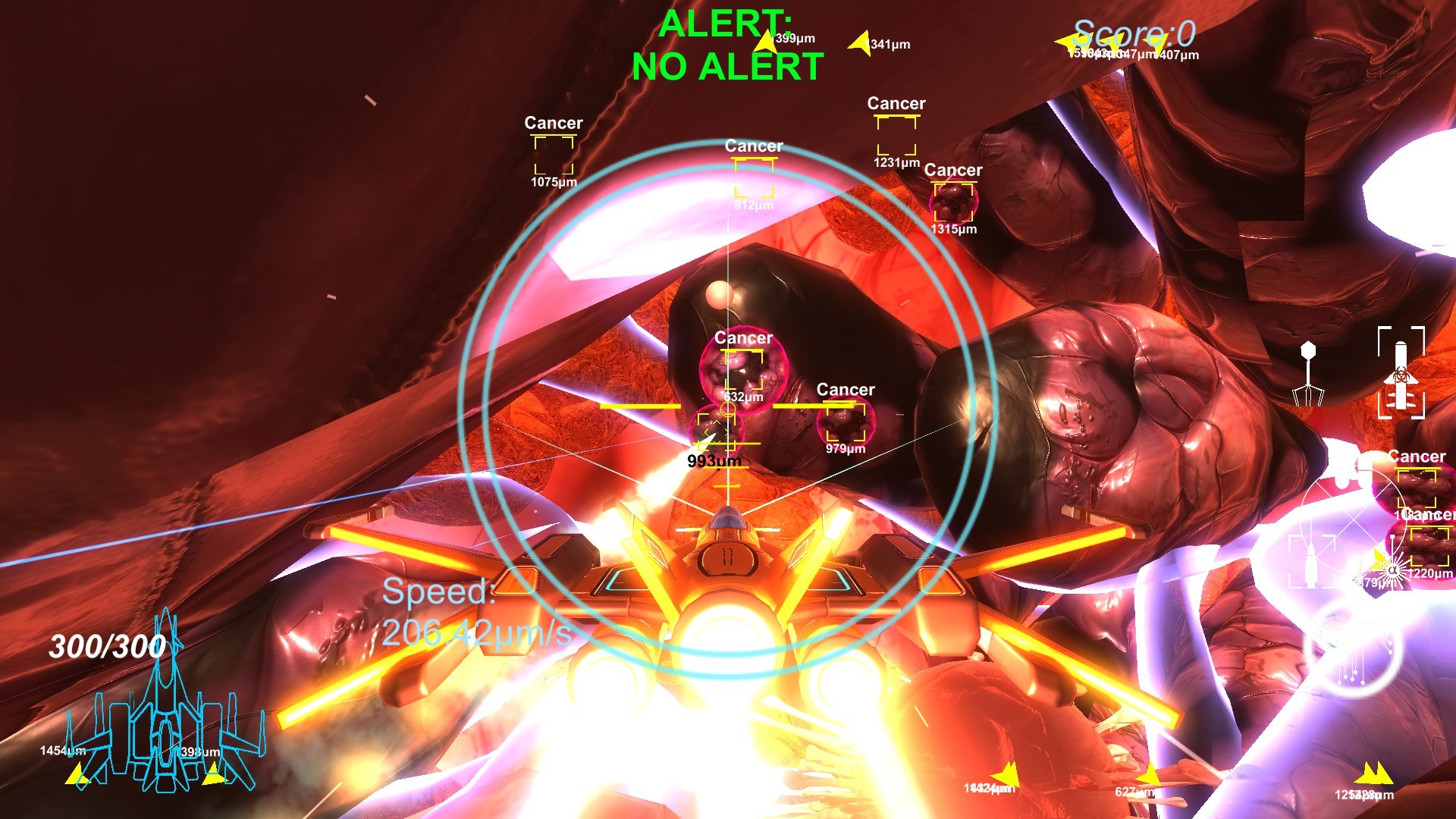
Task: Click the yellow arrow marker near 341µm
Action: [859, 43]
